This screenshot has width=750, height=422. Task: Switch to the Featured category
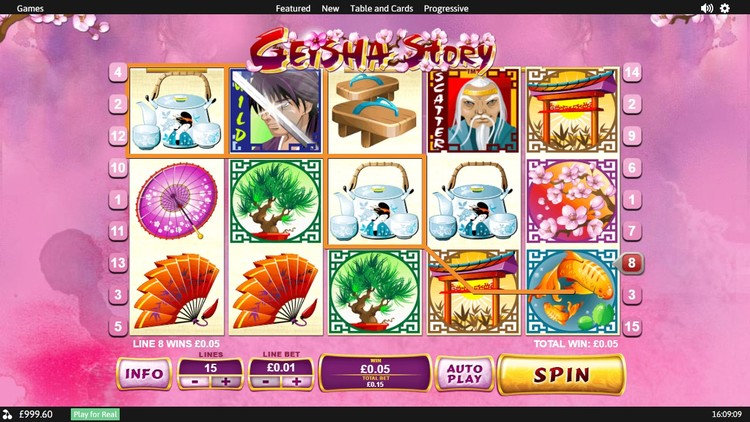click(x=293, y=8)
